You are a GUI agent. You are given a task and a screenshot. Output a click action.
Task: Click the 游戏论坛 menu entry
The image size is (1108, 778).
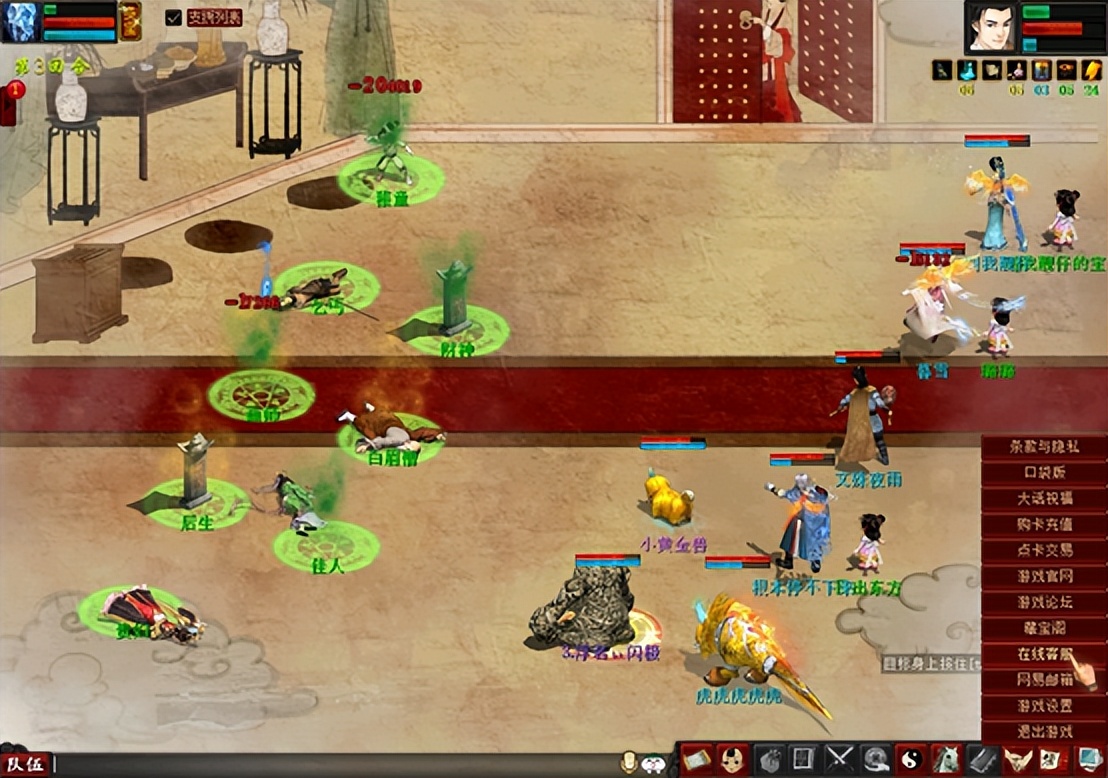(x=1044, y=602)
